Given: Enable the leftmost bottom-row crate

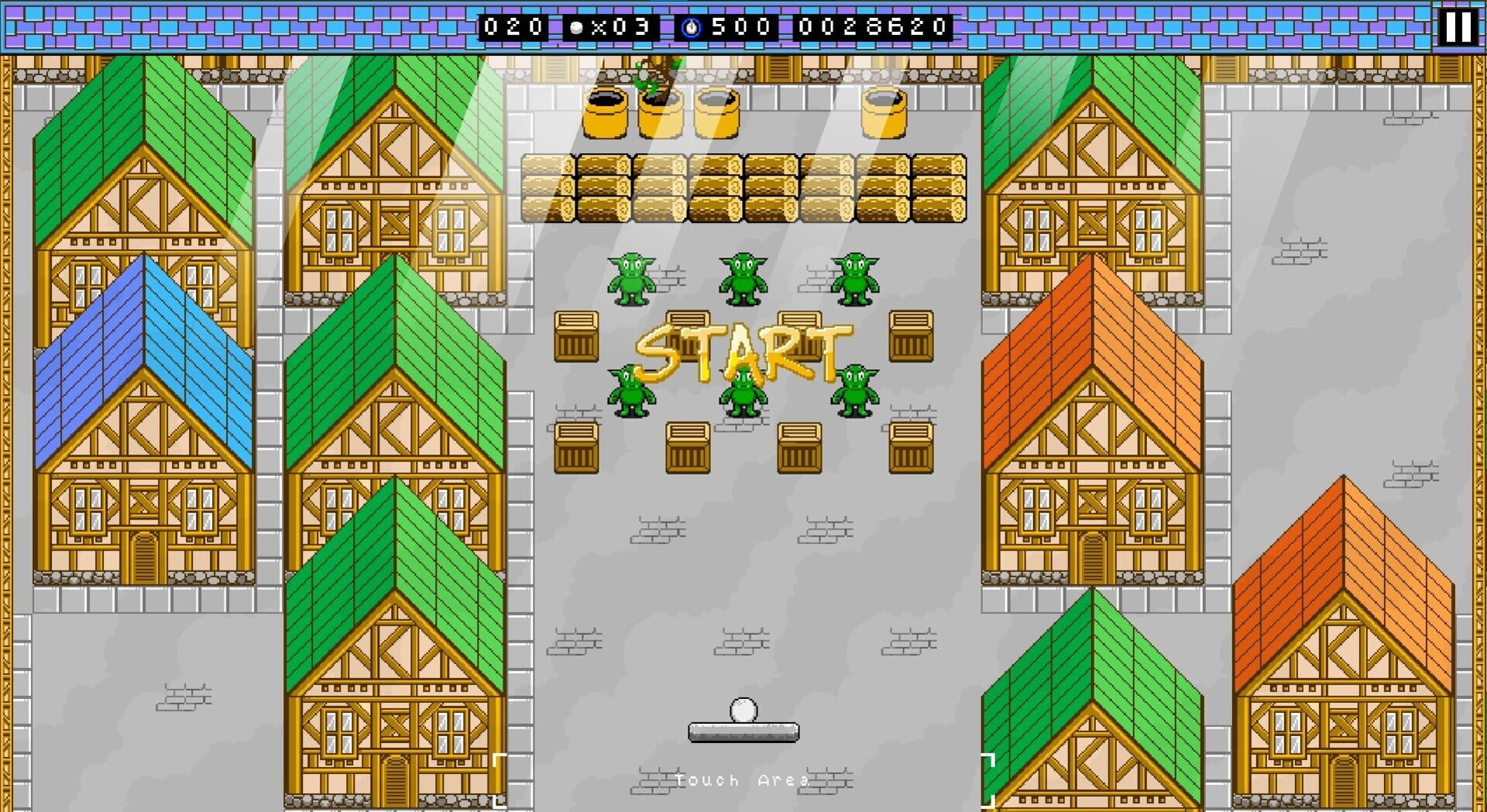Looking at the screenshot, I should (x=576, y=449).
